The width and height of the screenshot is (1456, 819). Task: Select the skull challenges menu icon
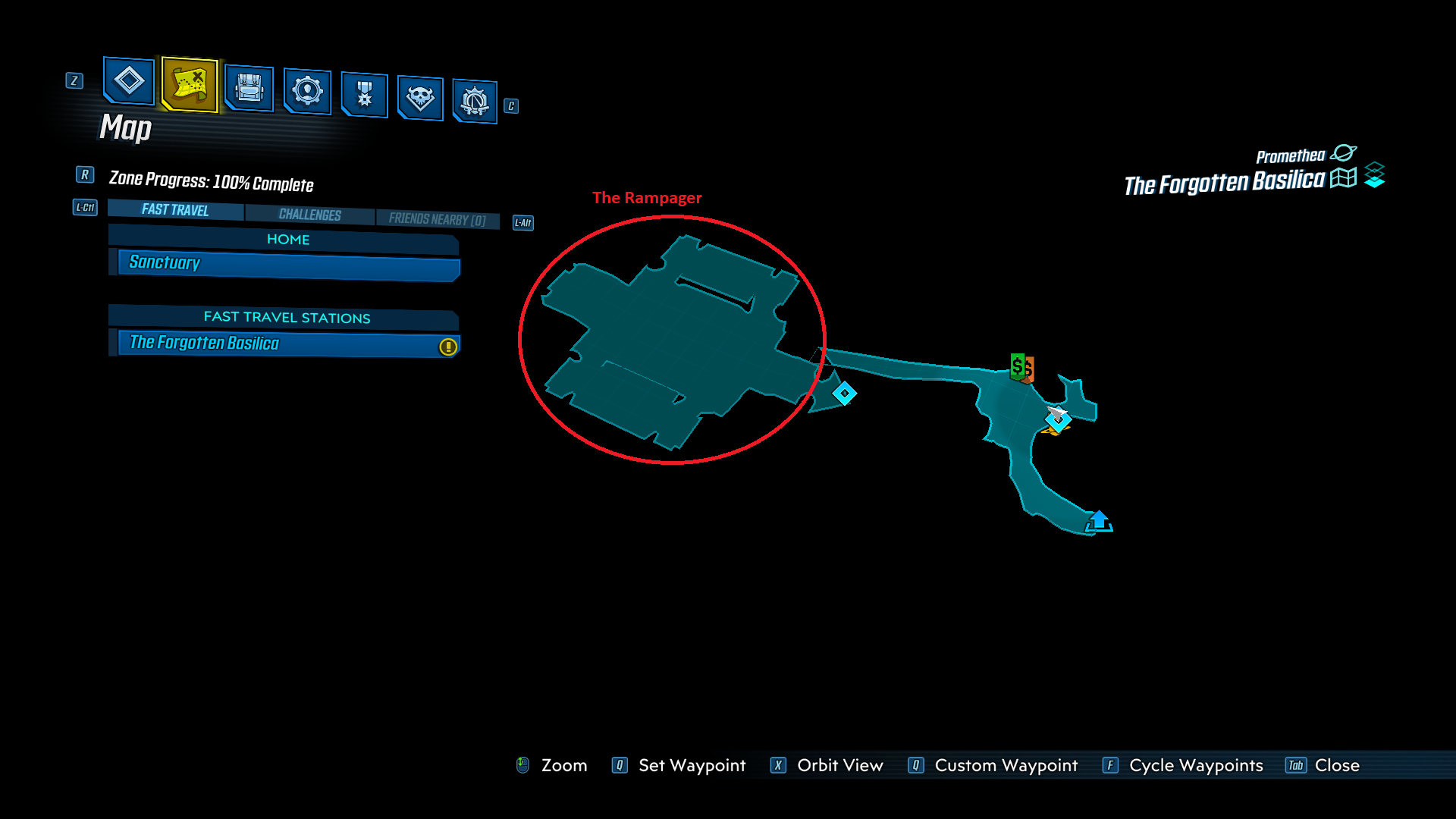(x=420, y=99)
